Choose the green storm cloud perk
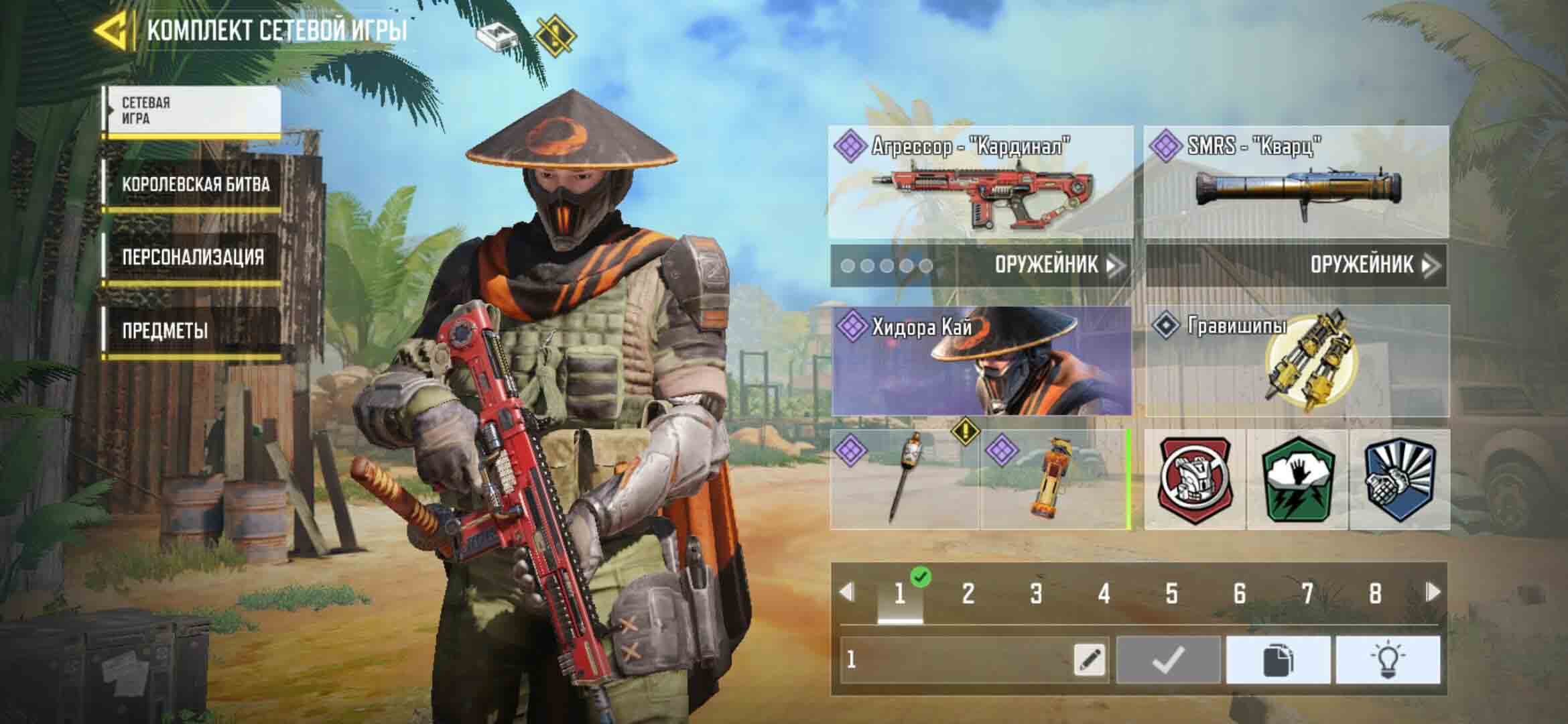 pos(1297,480)
